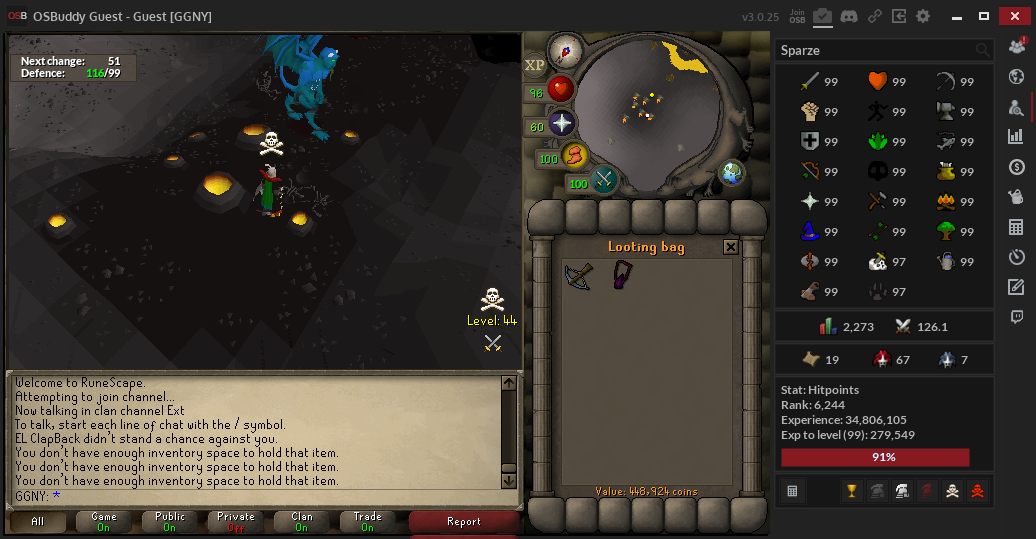Viewport: 1036px width, 539px height.
Task: Select the Clan chat tab
Action: [x=302, y=521]
